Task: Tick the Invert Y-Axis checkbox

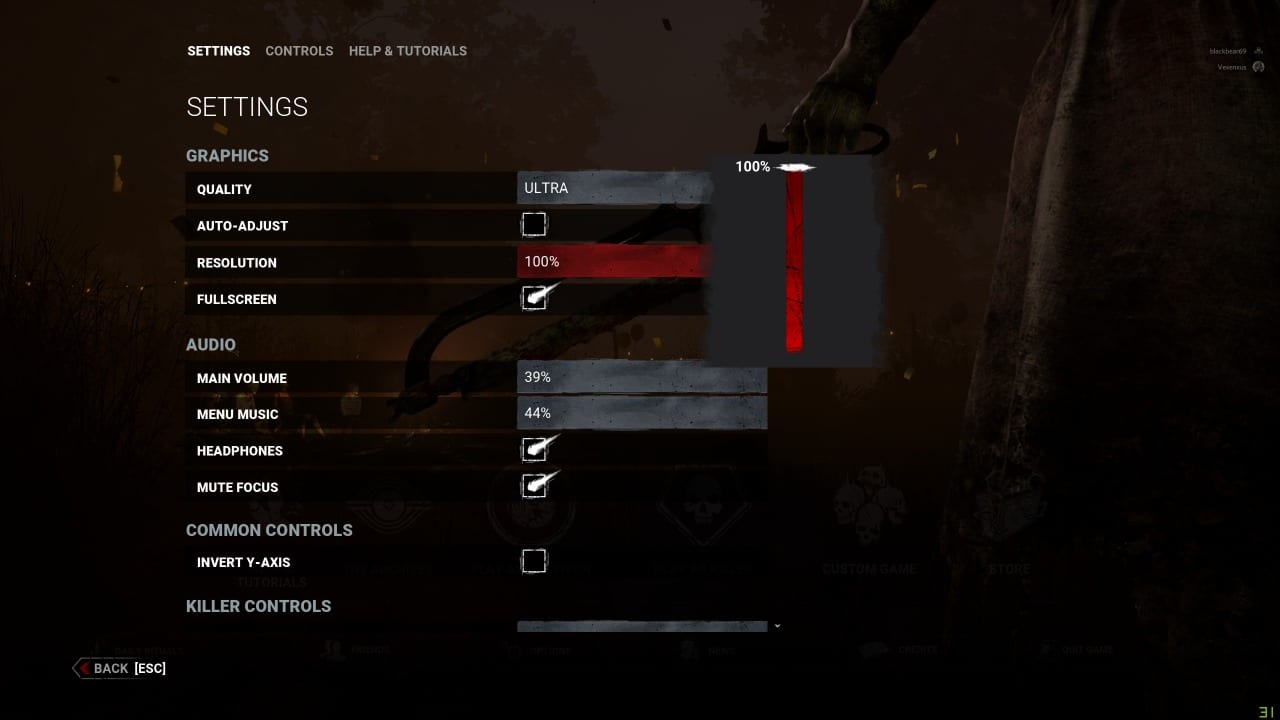Action: tap(534, 561)
